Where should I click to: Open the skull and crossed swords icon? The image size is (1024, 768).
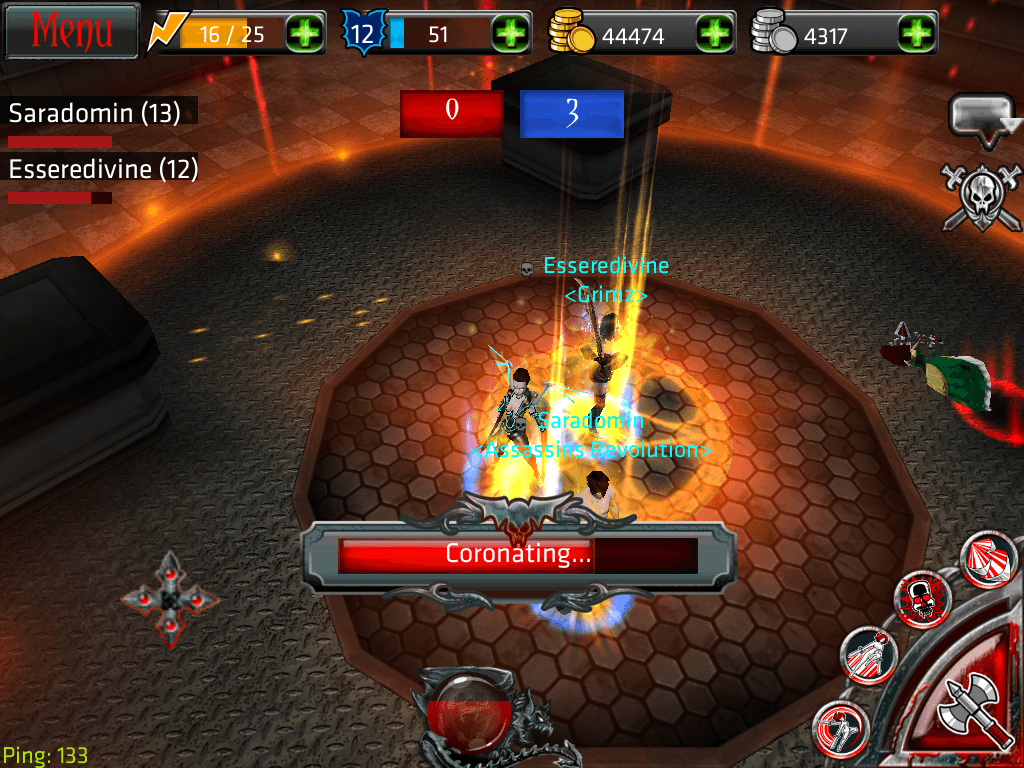pyautogui.click(x=982, y=197)
